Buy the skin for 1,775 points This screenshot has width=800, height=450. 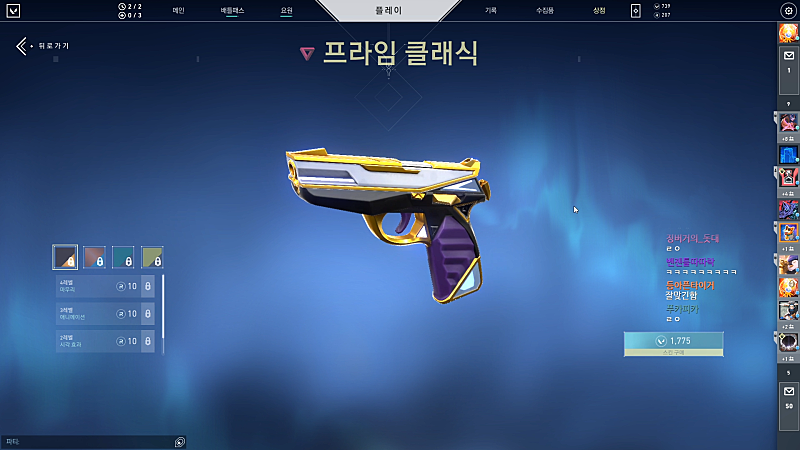click(x=673, y=342)
